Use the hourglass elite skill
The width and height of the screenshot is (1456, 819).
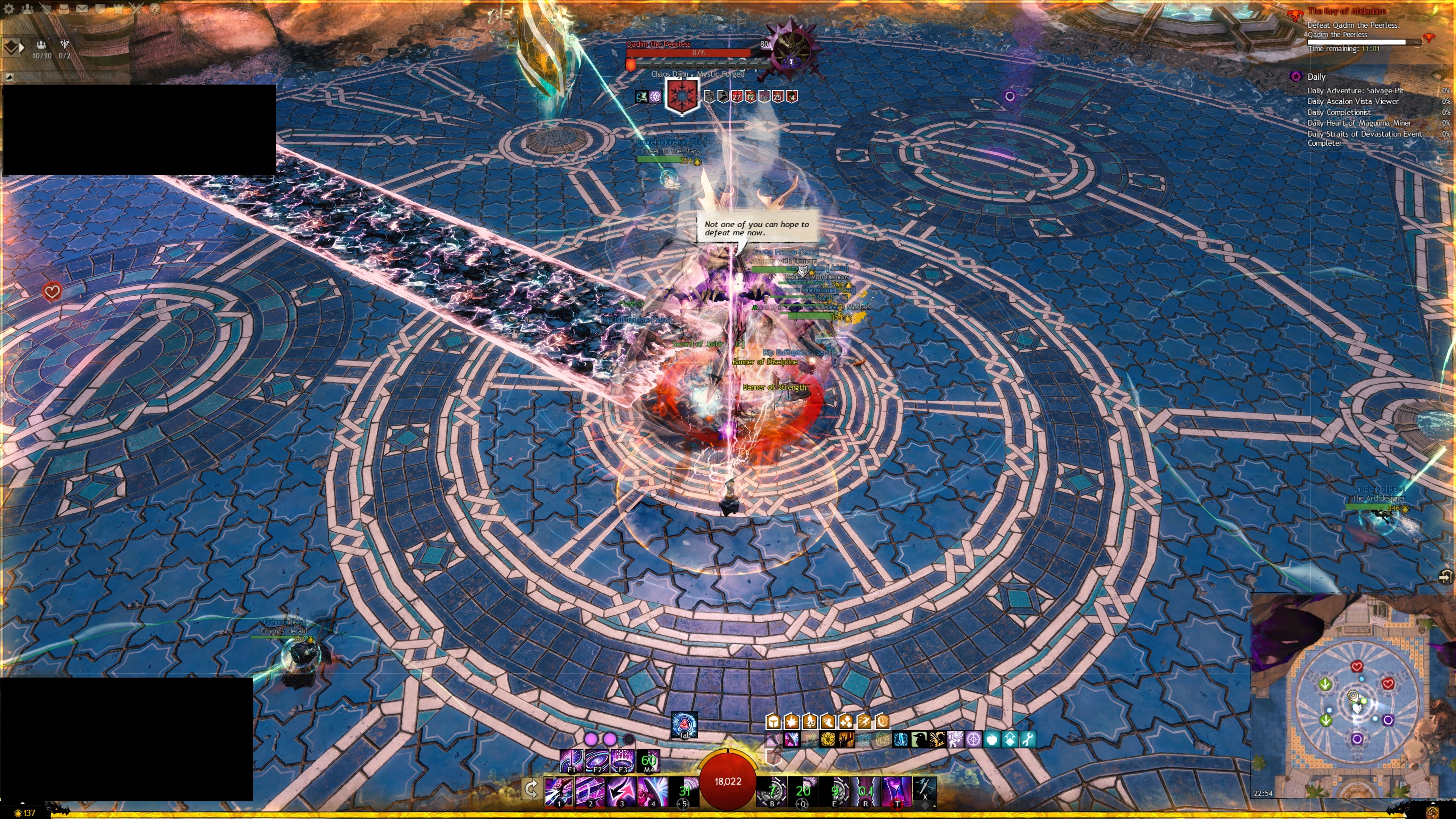(896, 791)
